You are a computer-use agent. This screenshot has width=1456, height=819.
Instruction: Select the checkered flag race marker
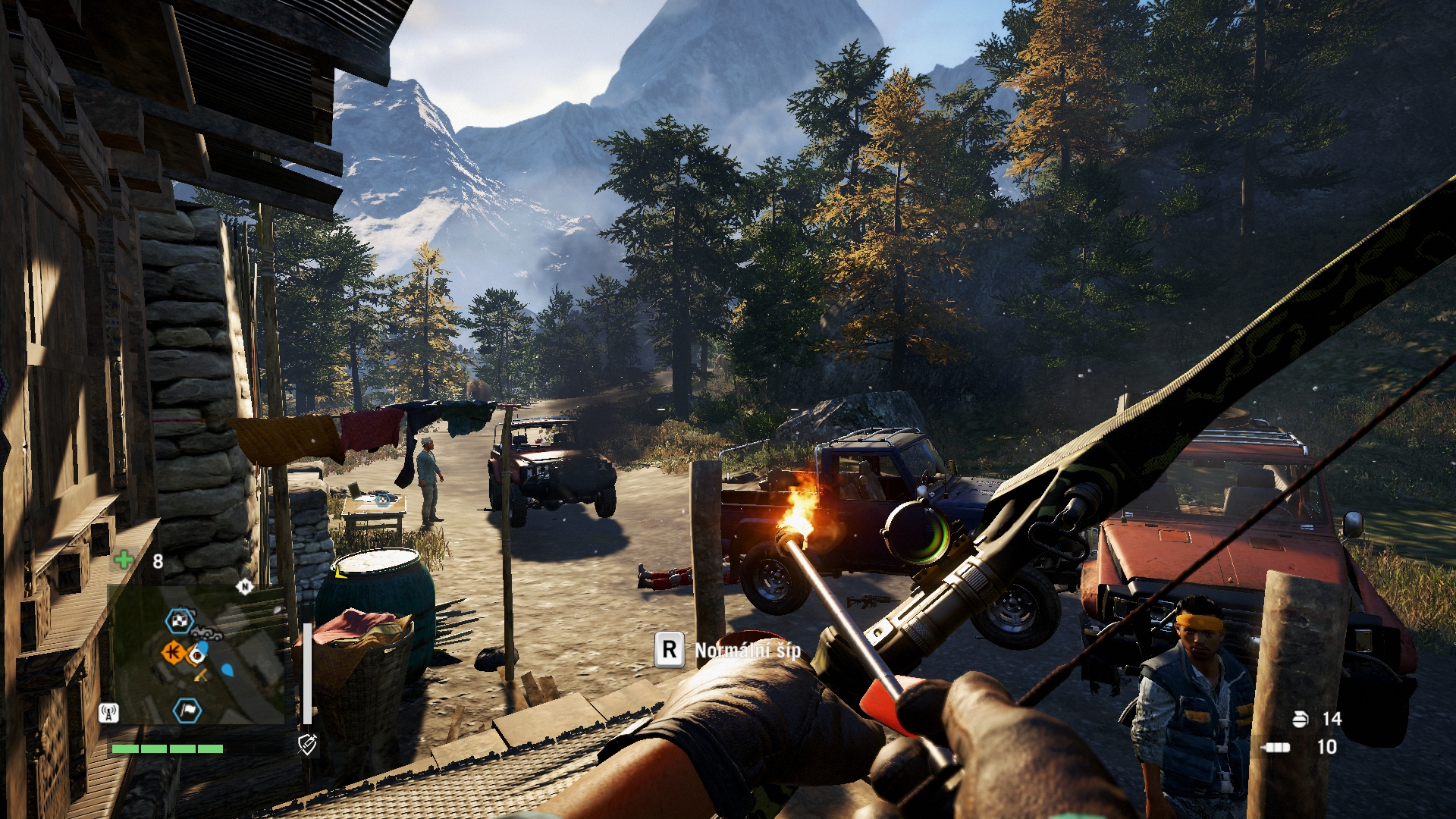pyautogui.click(x=180, y=621)
